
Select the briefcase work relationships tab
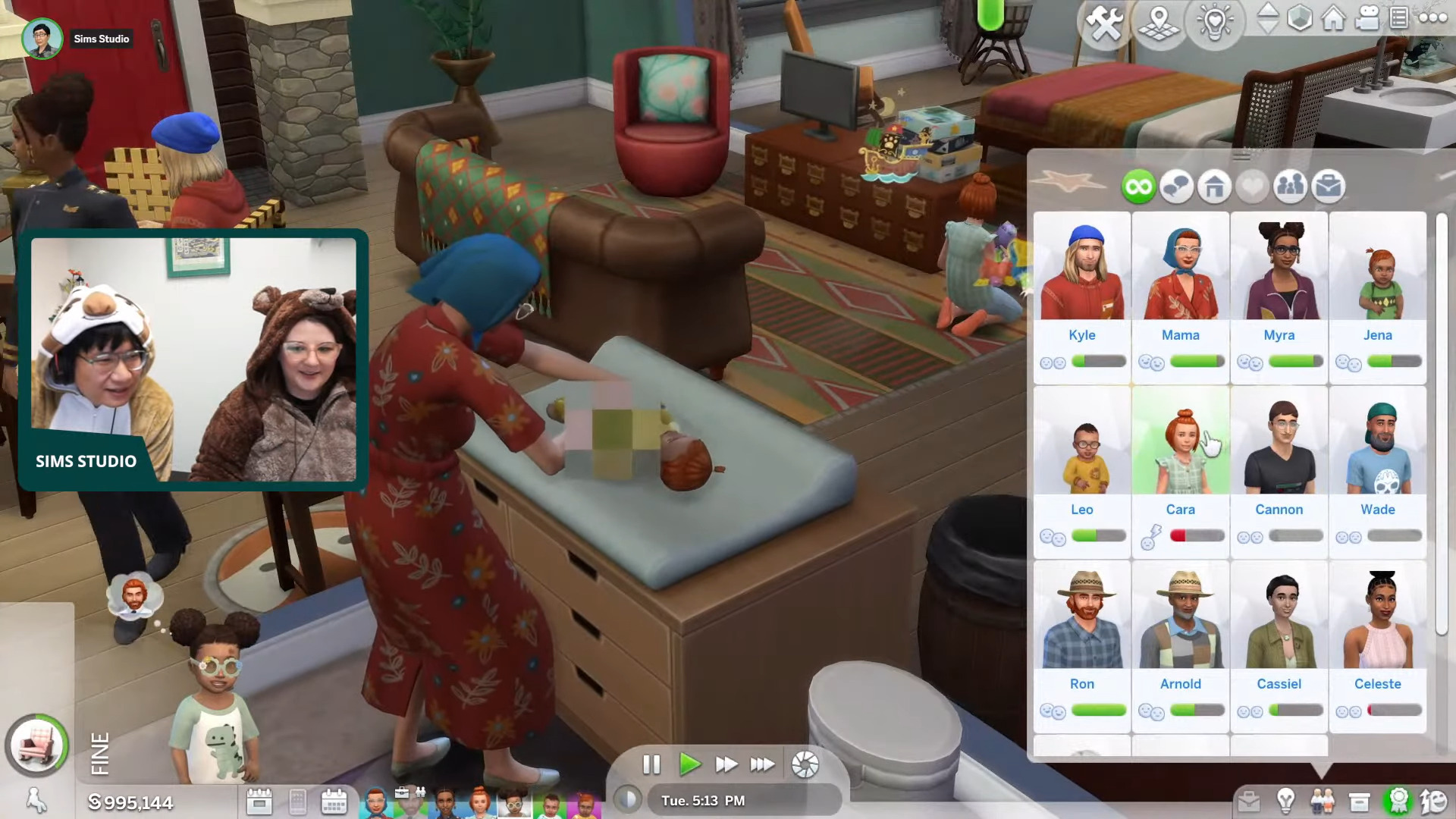tap(1328, 187)
